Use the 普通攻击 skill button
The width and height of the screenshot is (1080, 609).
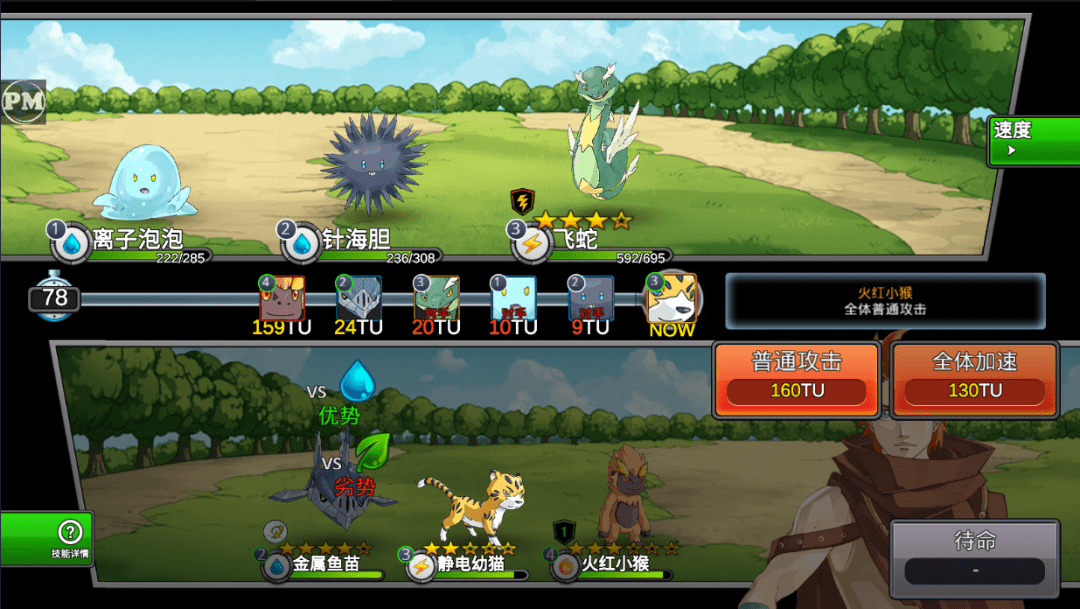tap(796, 378)
